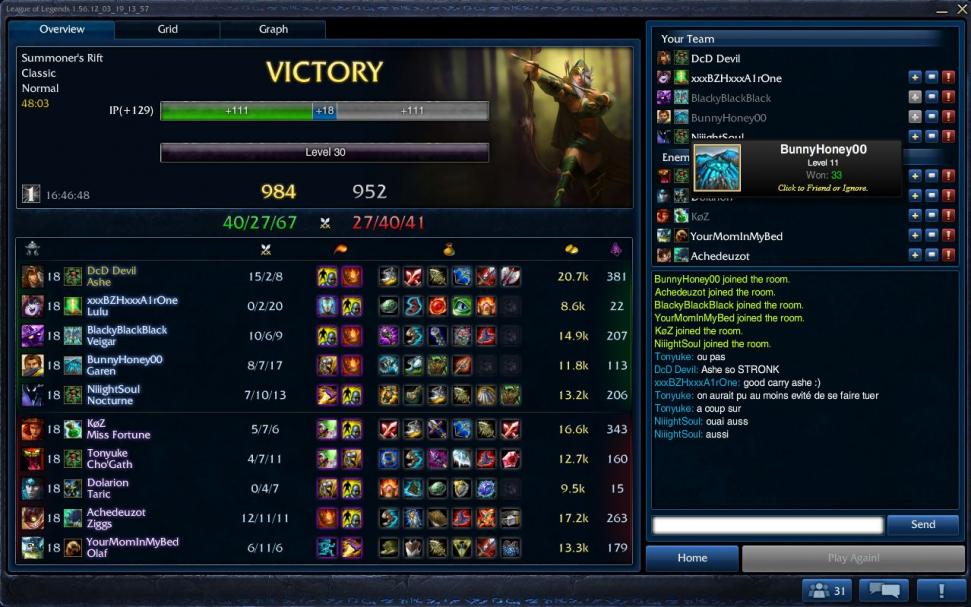
Task: Select DcD Devil's Ashe scoreboard row
Action: point(325,276)
